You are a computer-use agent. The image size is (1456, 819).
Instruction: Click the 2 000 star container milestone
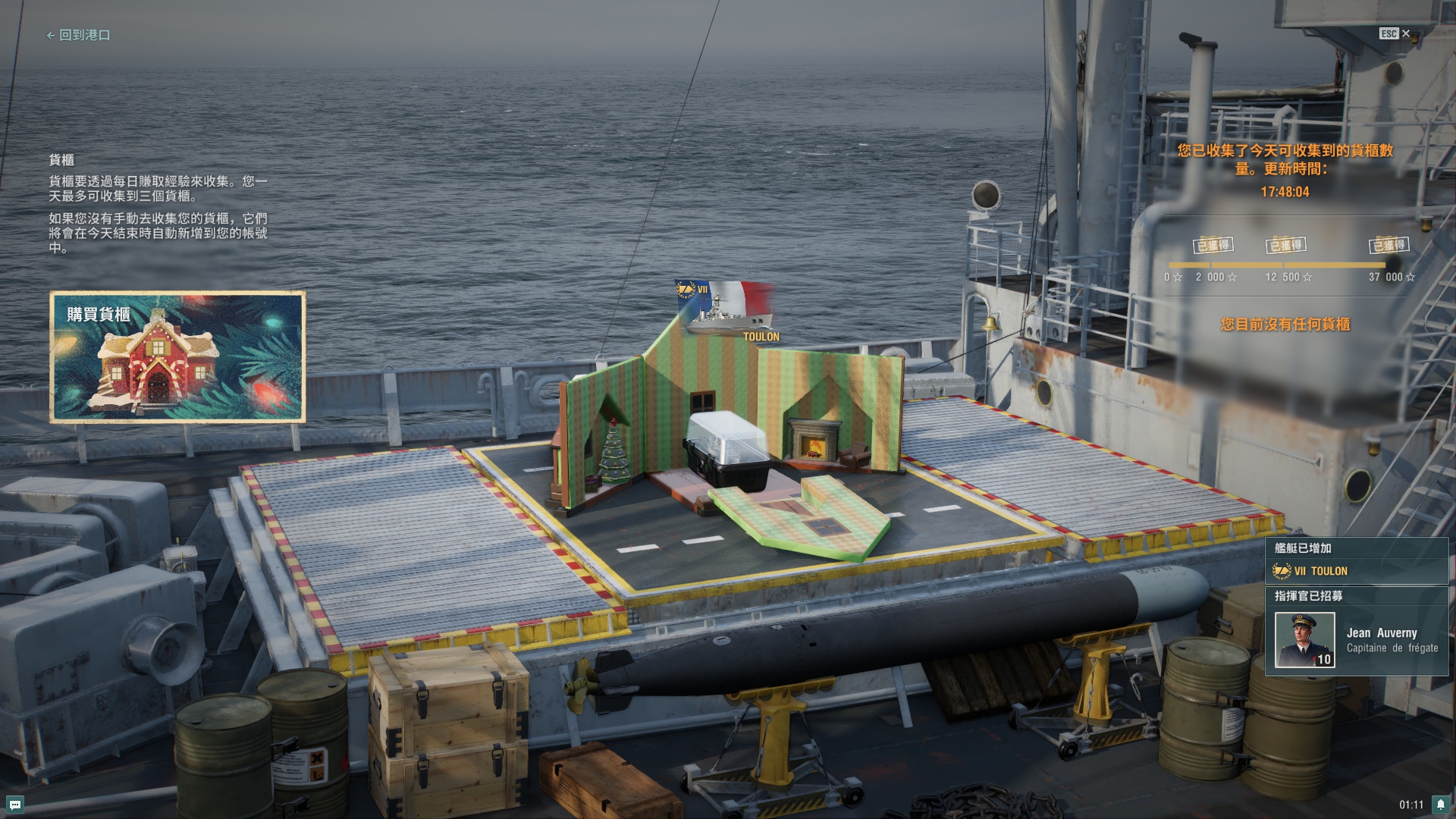[1214, 246]
